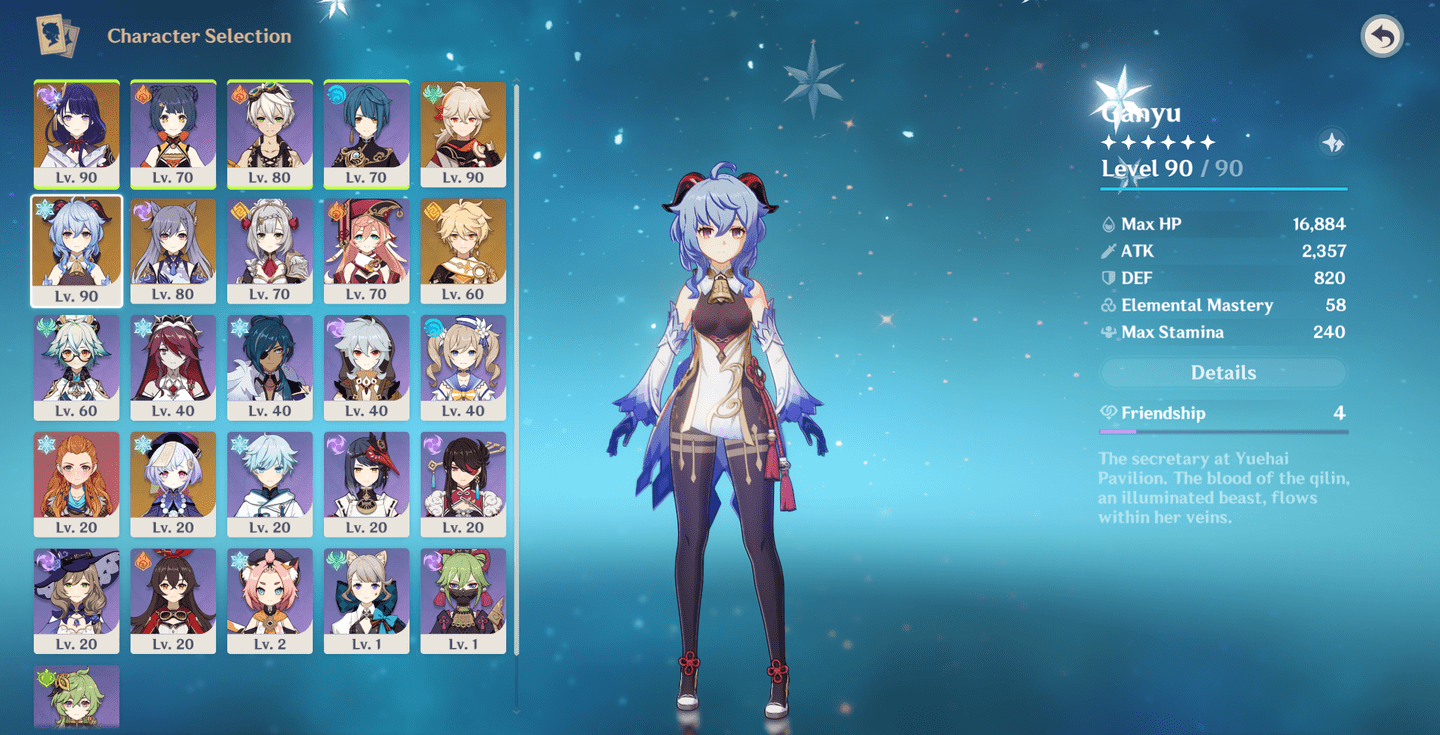The height and width of the screenshot is (735, 1440).
Task: Open Ganyu's Details panel
Action: [x=1222, y=372]
